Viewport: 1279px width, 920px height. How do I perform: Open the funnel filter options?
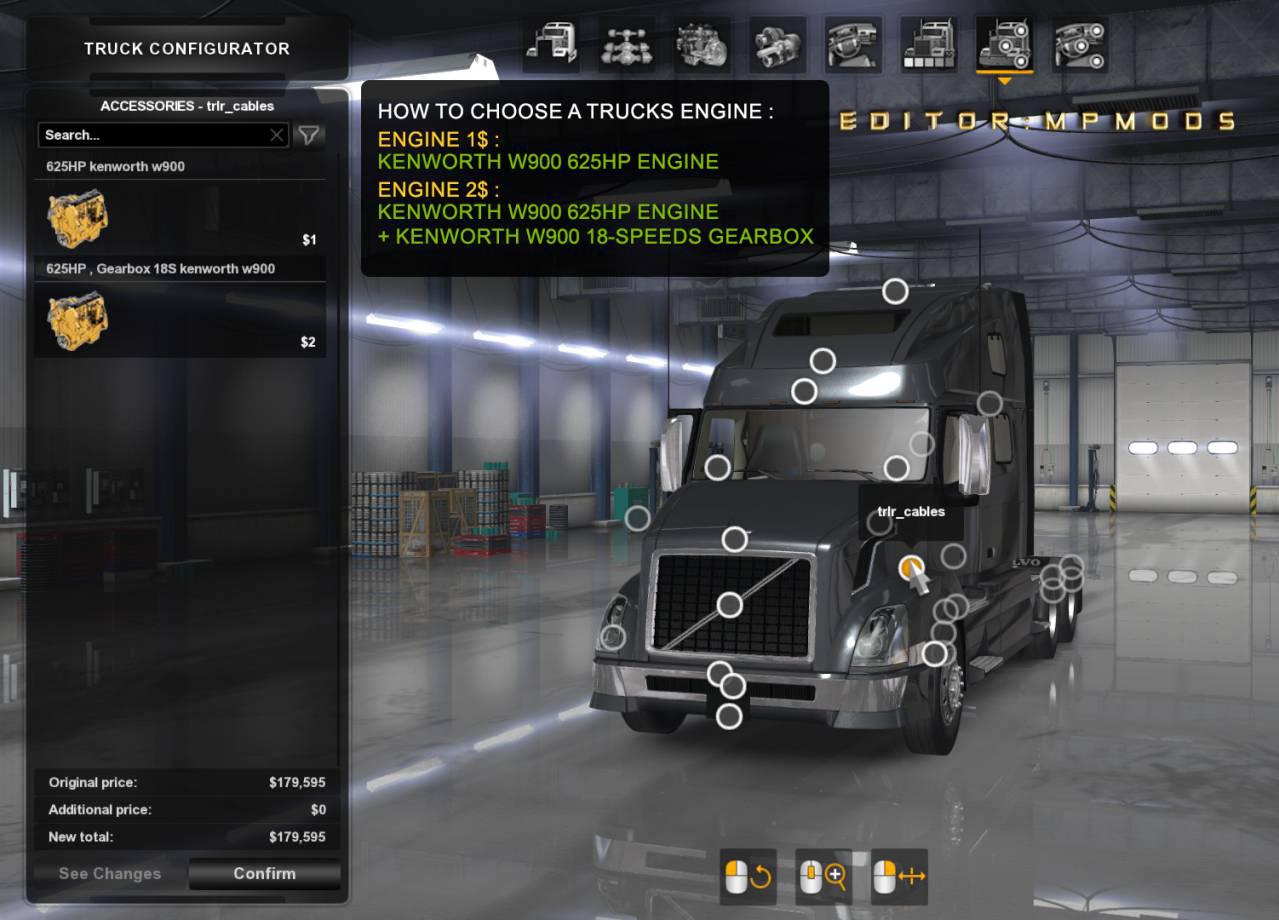tap(309, 135)
